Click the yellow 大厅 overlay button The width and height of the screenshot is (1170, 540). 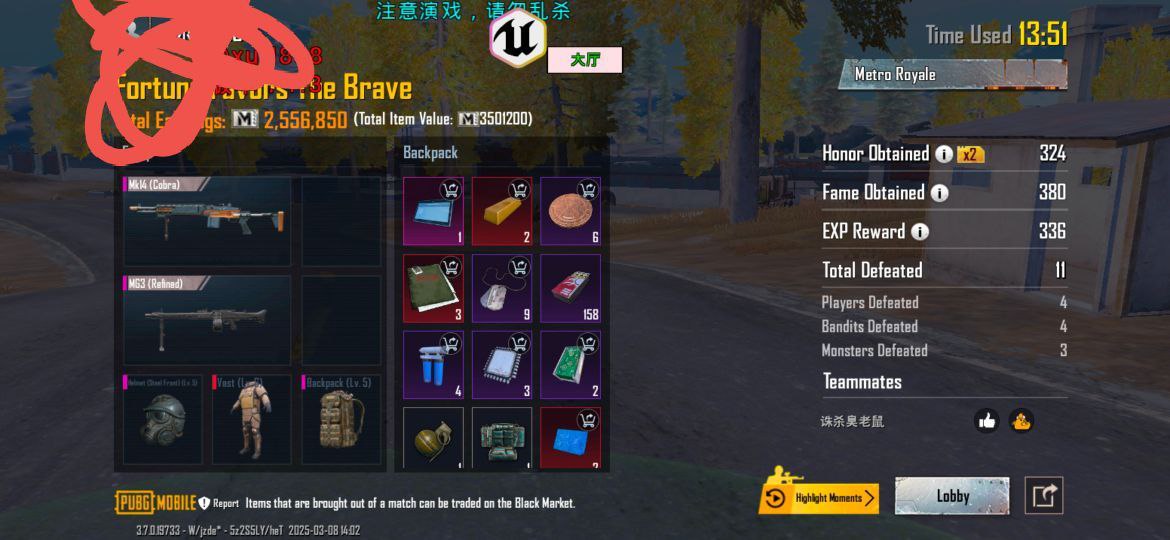(585, 60)
